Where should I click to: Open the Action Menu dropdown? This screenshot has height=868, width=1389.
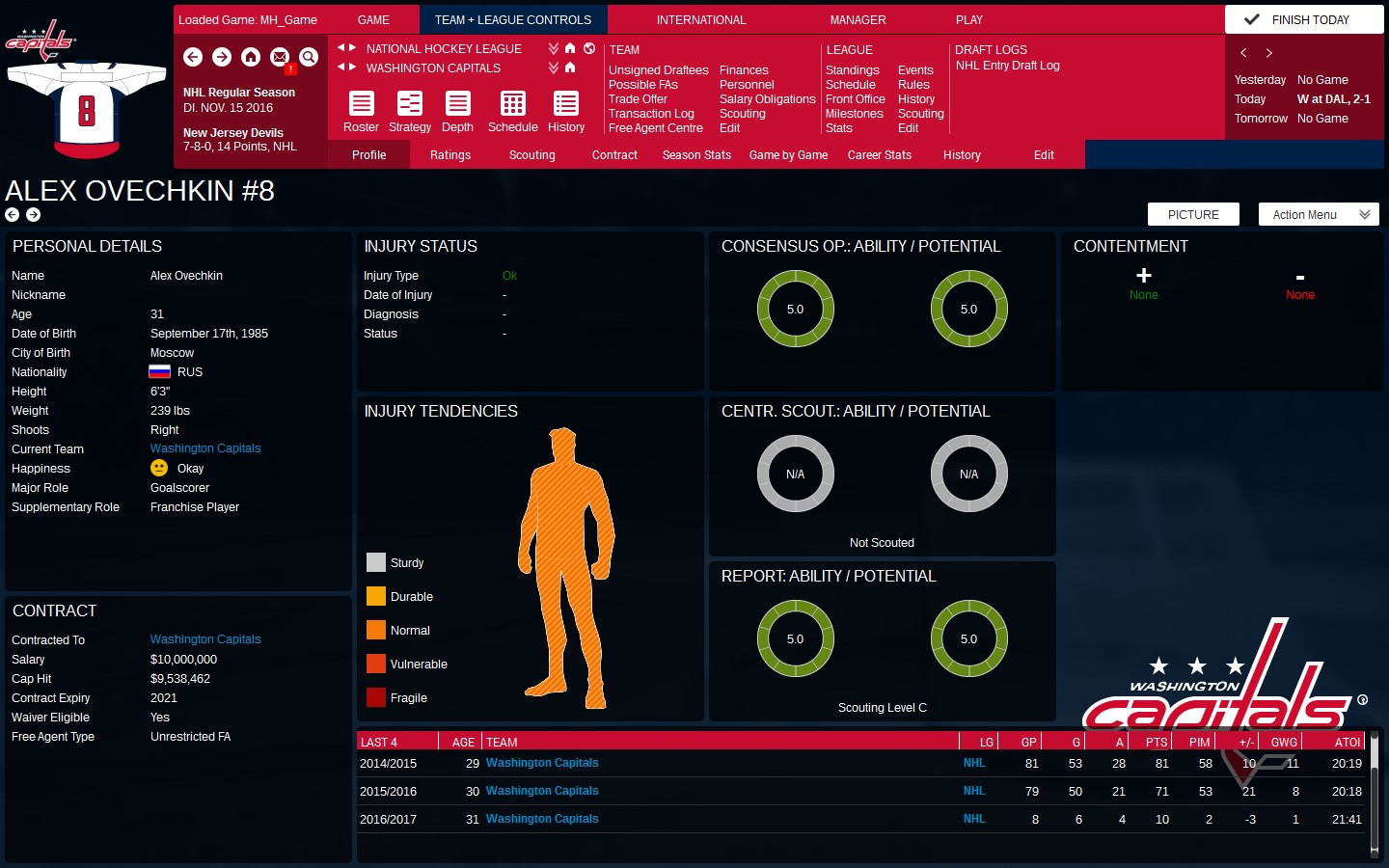point(1318,214)
